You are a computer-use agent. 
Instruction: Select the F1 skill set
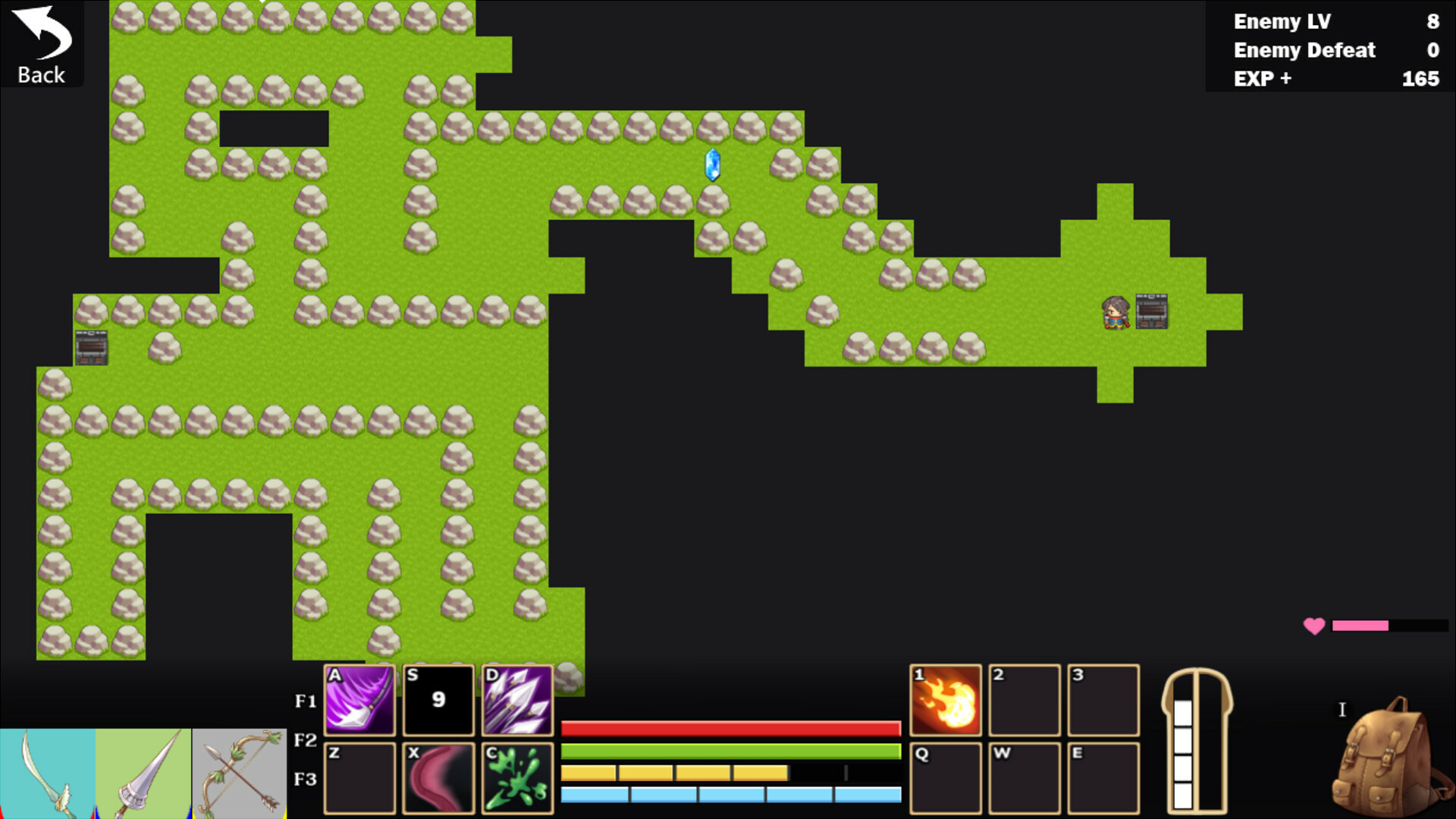pos(305,701)
